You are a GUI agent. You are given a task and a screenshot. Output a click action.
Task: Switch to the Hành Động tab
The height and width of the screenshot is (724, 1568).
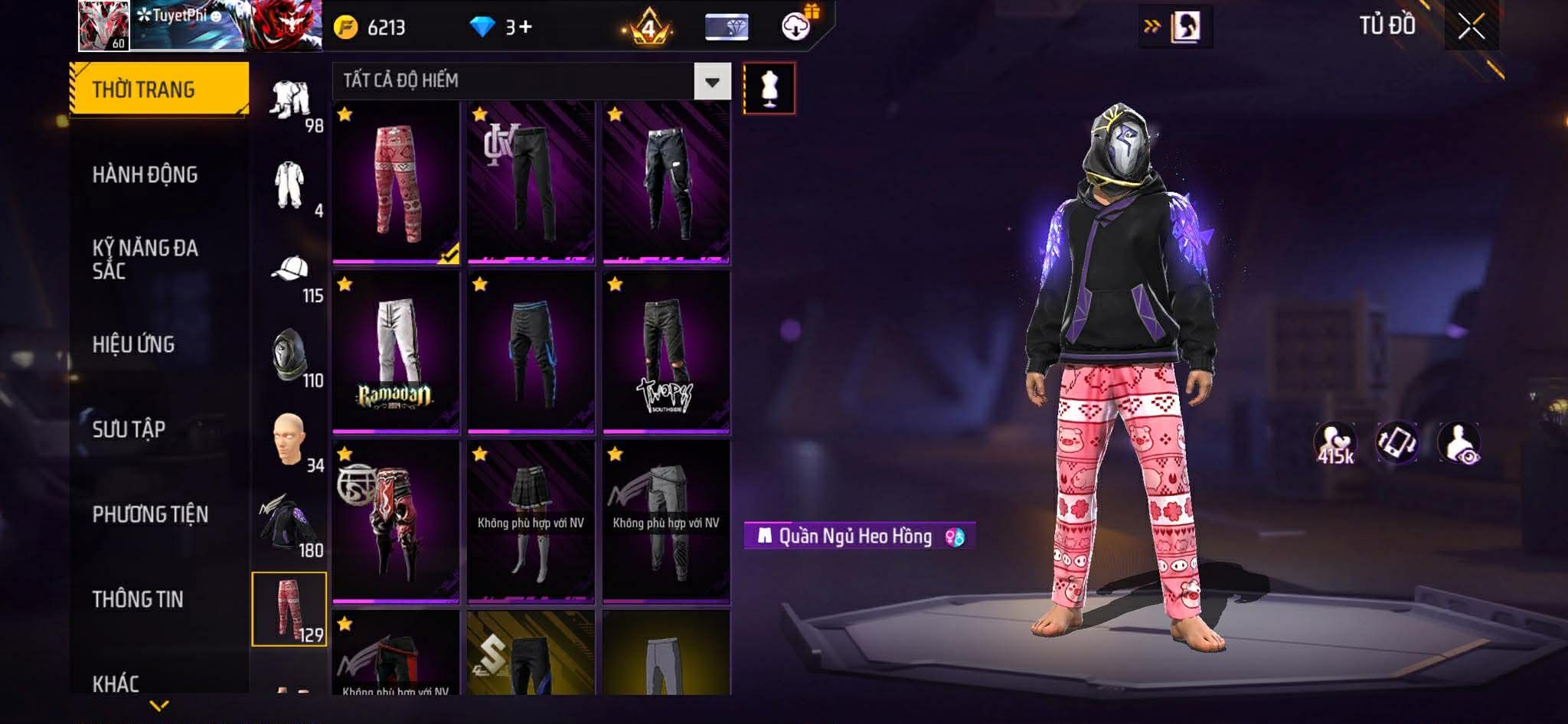pyautogui.click(x=145, y=174)
